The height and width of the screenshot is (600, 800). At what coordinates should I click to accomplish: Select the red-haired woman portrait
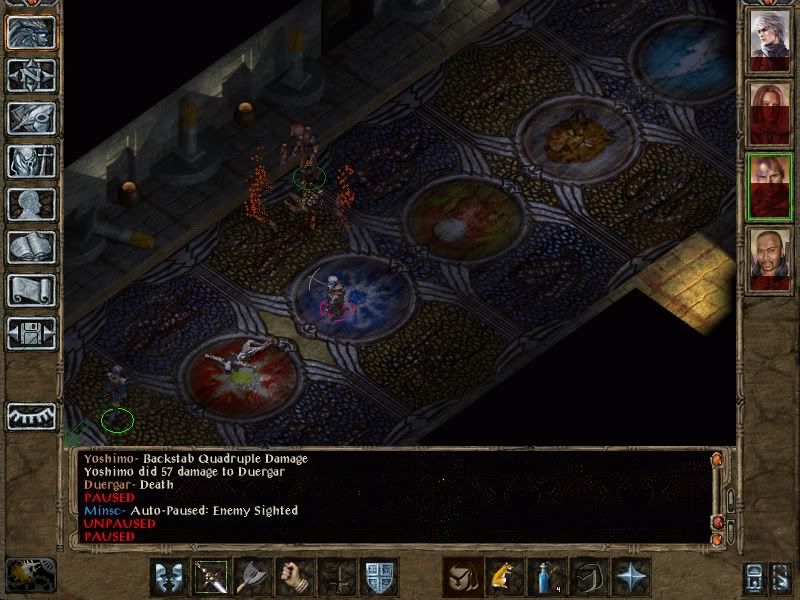tap(770, 112)
